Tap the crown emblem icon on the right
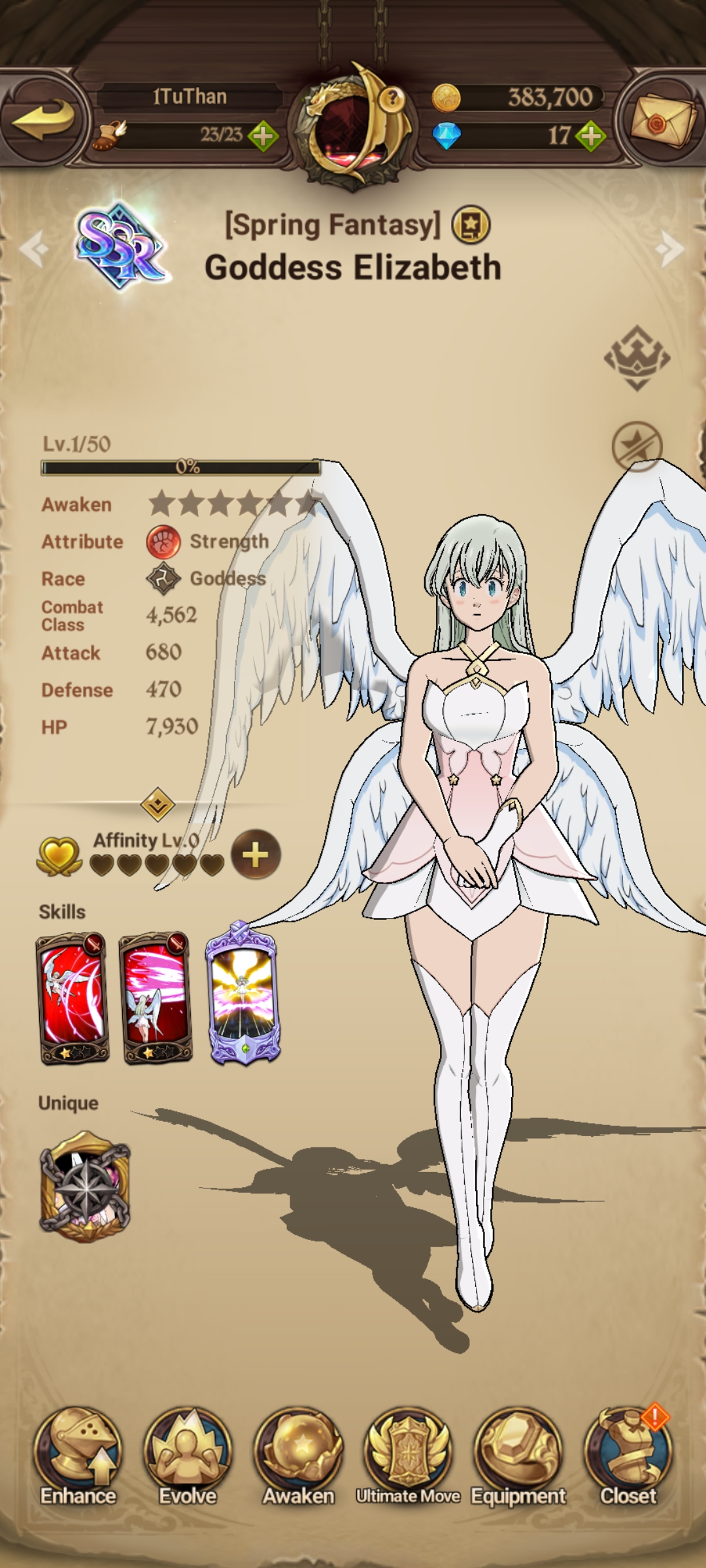706x1568 pixels. click(x=637, y=358)
